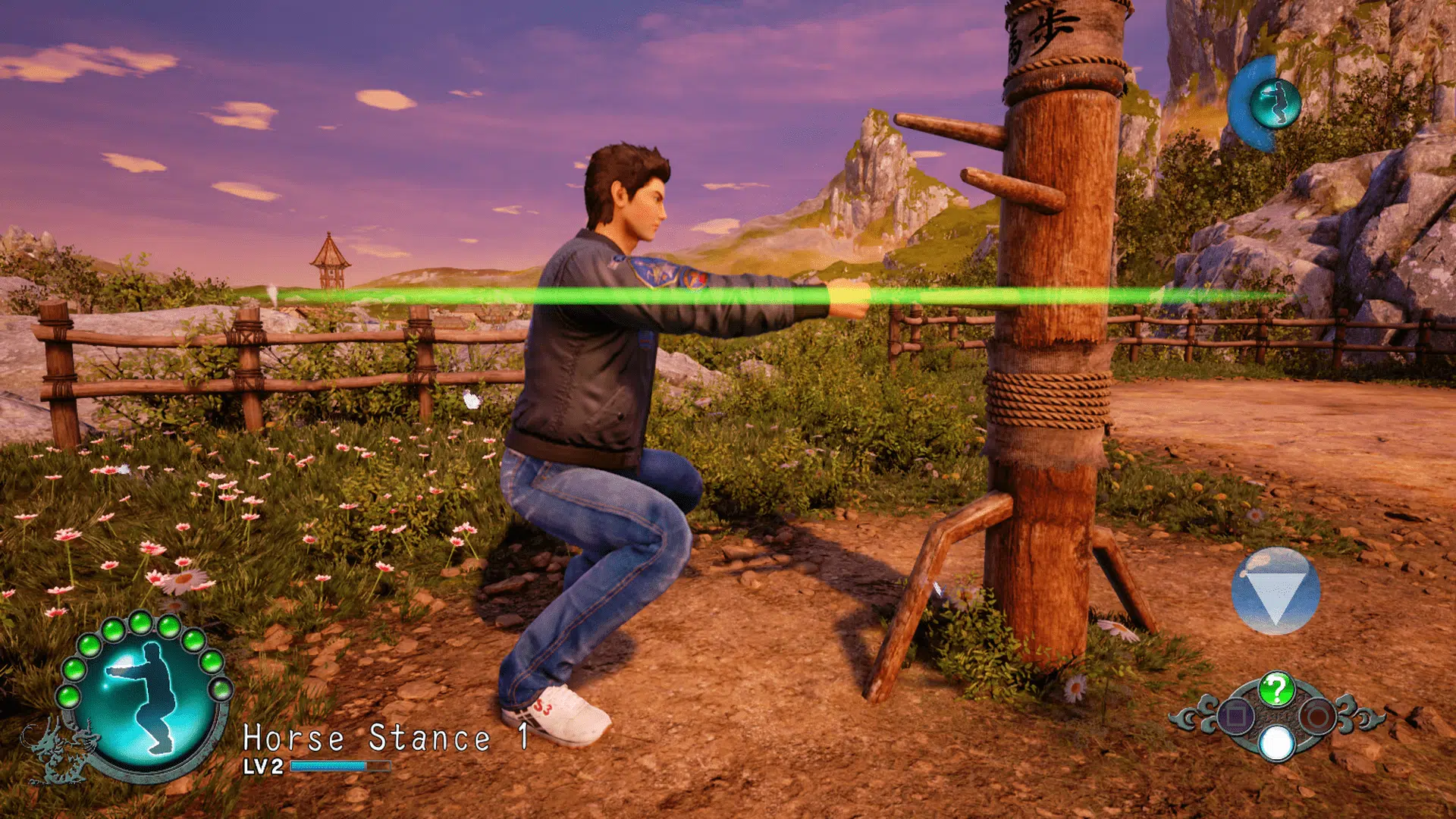Select the Circle button prompt
This screenshot has height=819, width=1456.
1318,716
